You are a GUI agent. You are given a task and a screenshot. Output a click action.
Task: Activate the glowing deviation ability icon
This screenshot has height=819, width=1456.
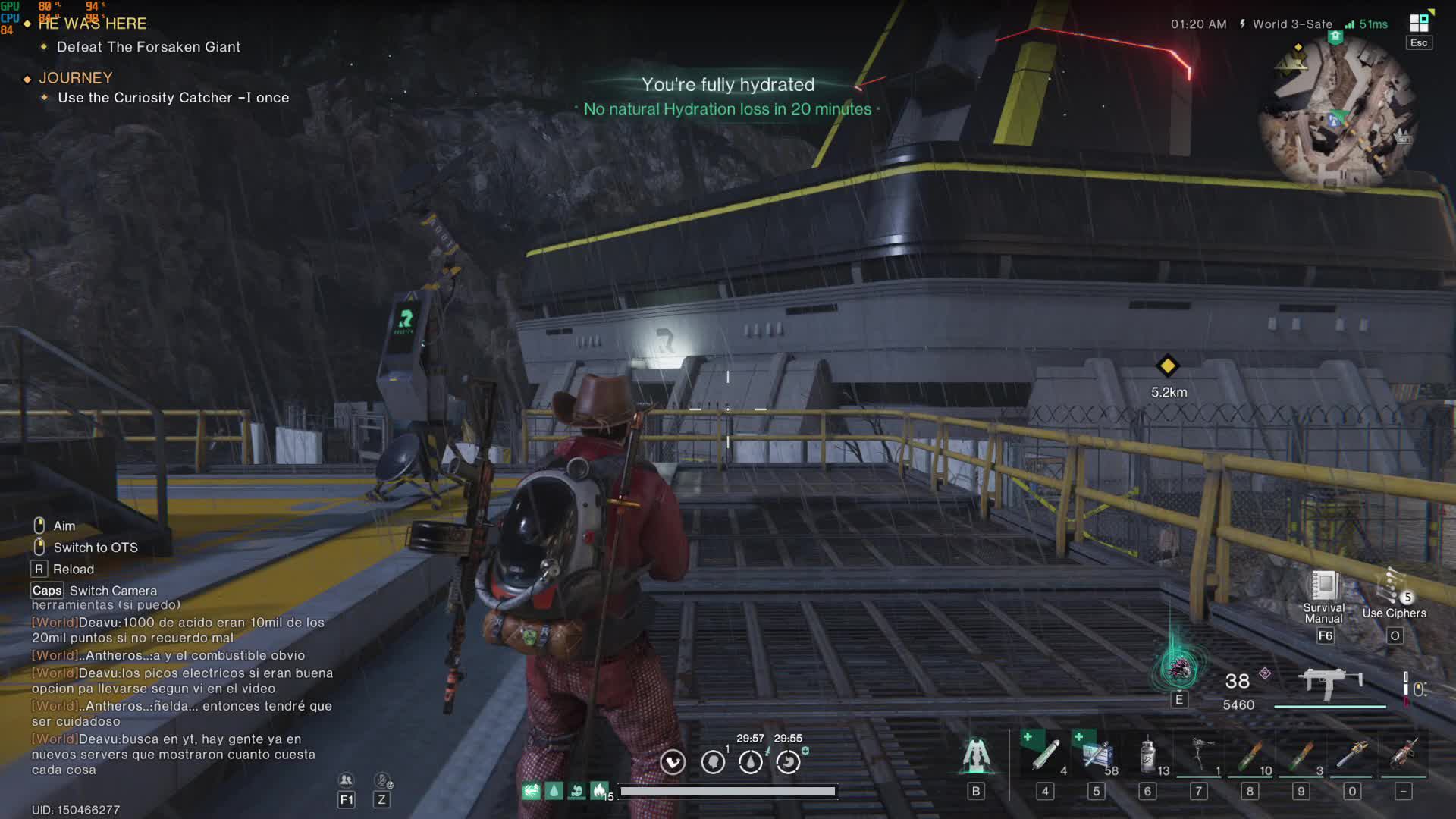pyautogui.click(x=1178, y=669)
